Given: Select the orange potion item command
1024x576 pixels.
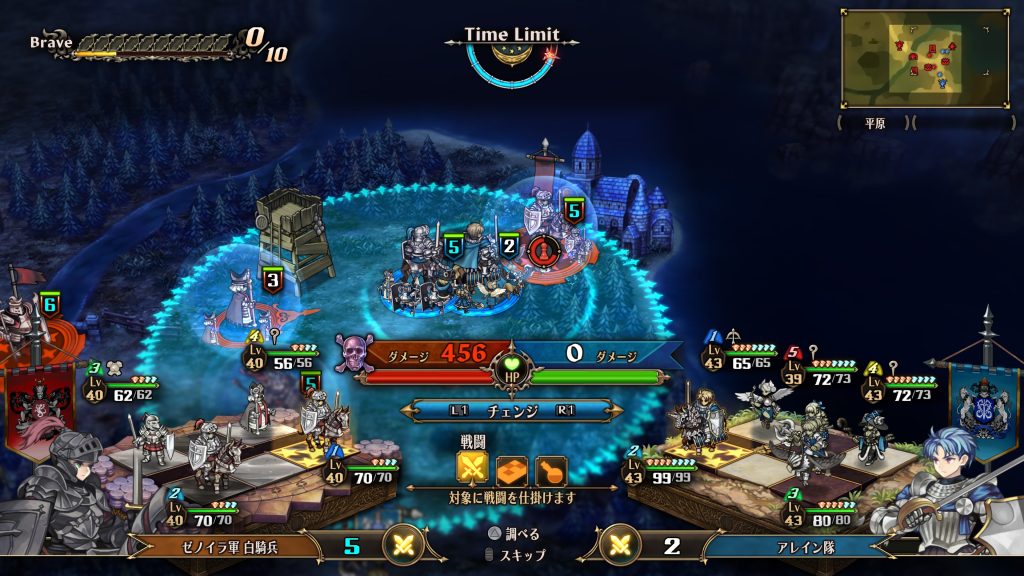Looking at the screenshot, I should [x=549, y=468].
